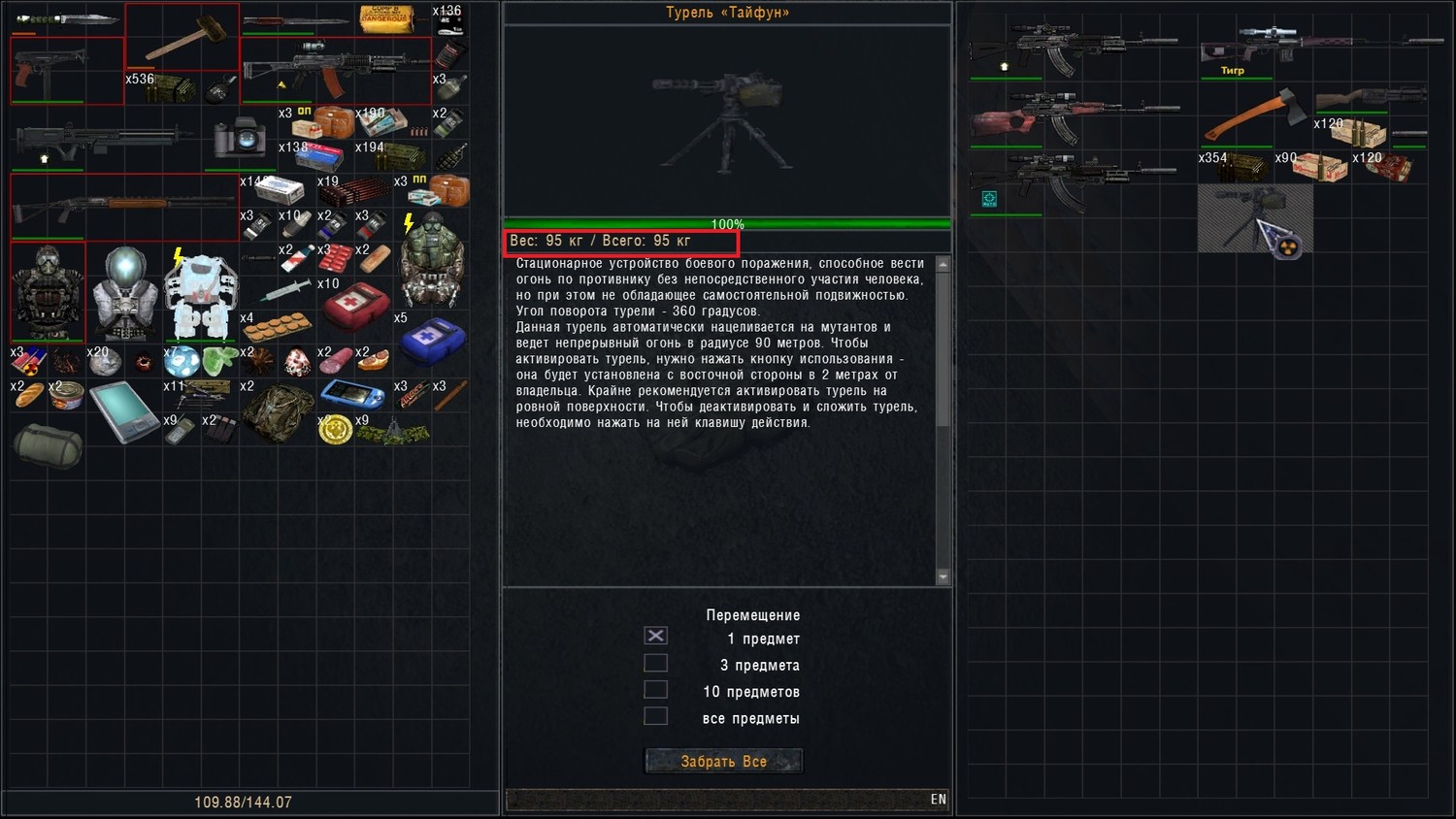Tick the "1 предмет" move checkbox
This screenshot has height=819, width=1456.
tap(656, 636)
